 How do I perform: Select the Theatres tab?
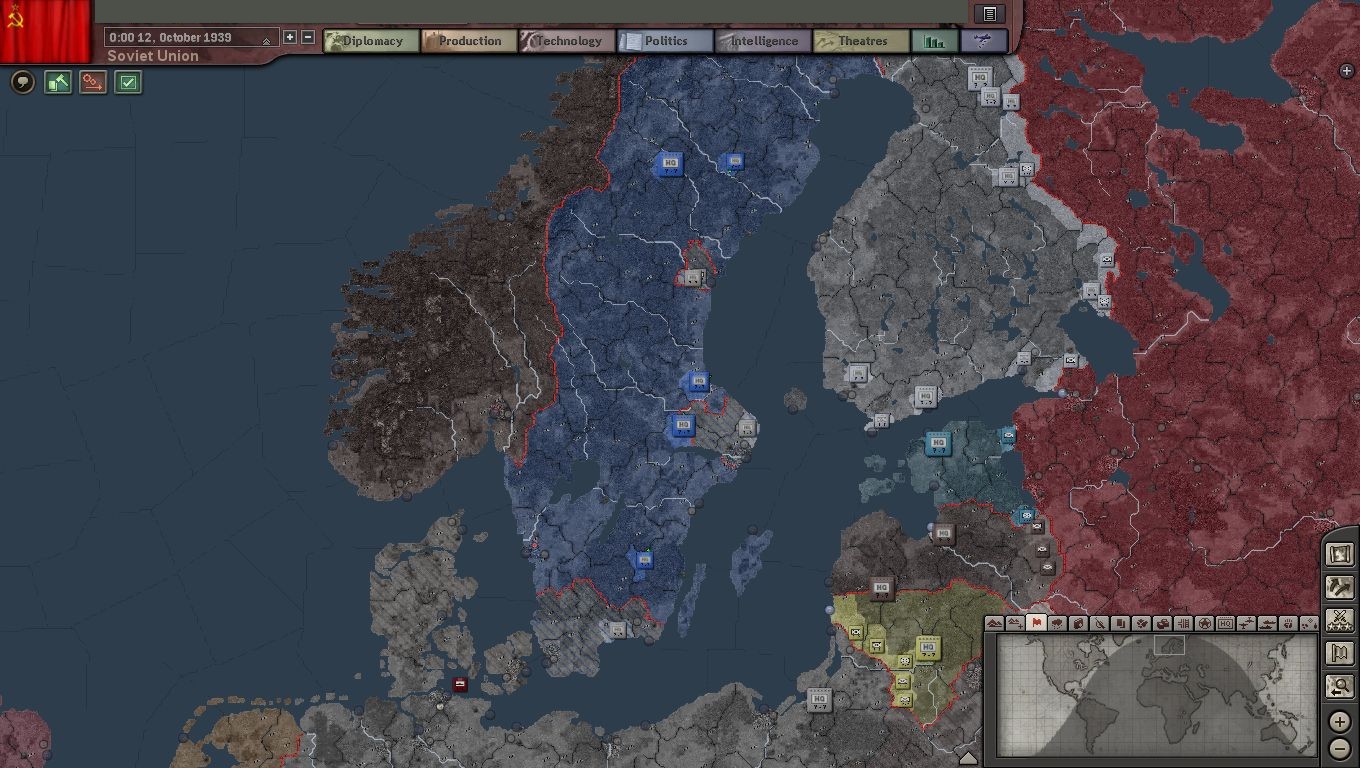(861, 41)
